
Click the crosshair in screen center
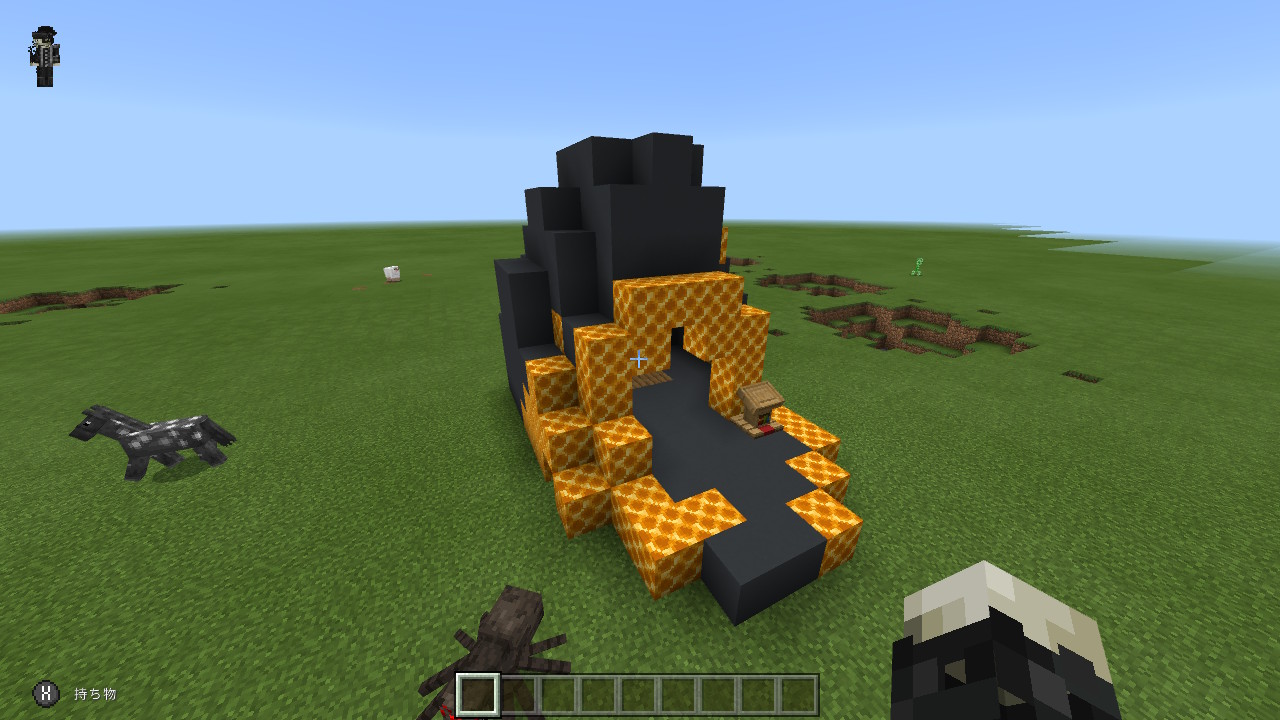tap(639, 359)
